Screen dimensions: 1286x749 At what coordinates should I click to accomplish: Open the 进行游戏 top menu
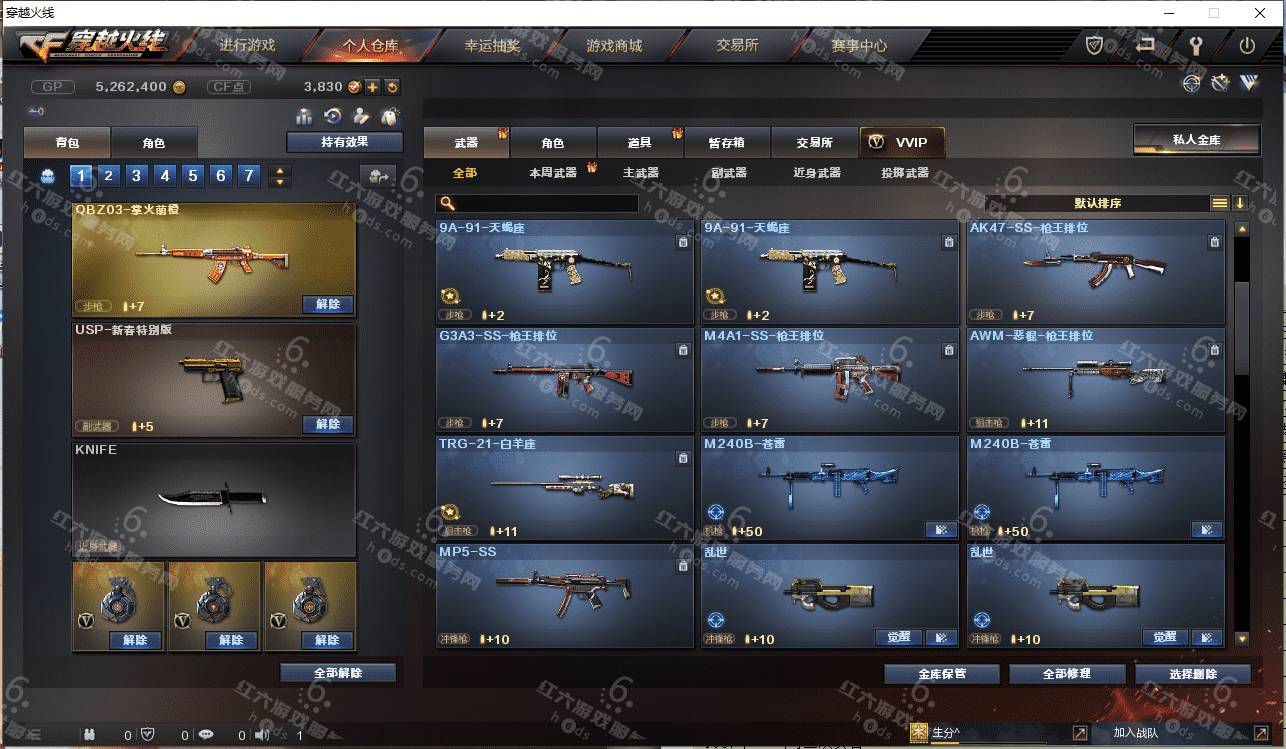[x=246, y=45]
